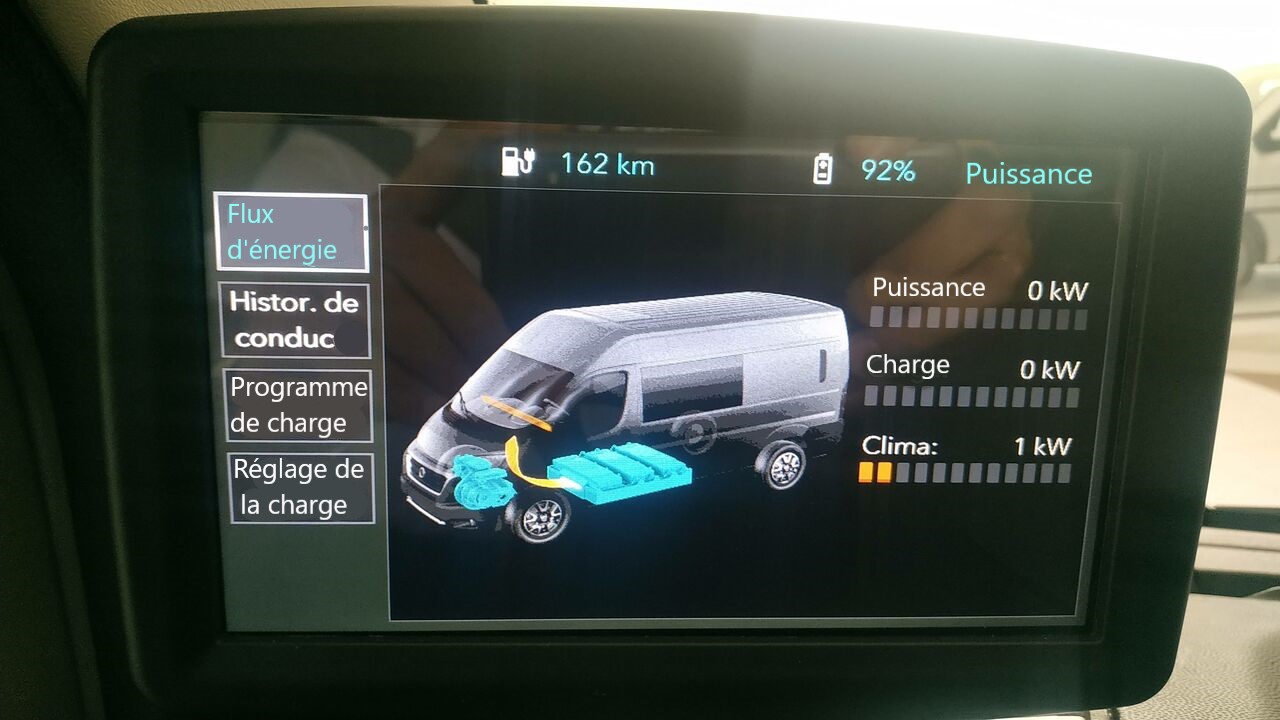Select the 92% battery level text

(884, 171)
